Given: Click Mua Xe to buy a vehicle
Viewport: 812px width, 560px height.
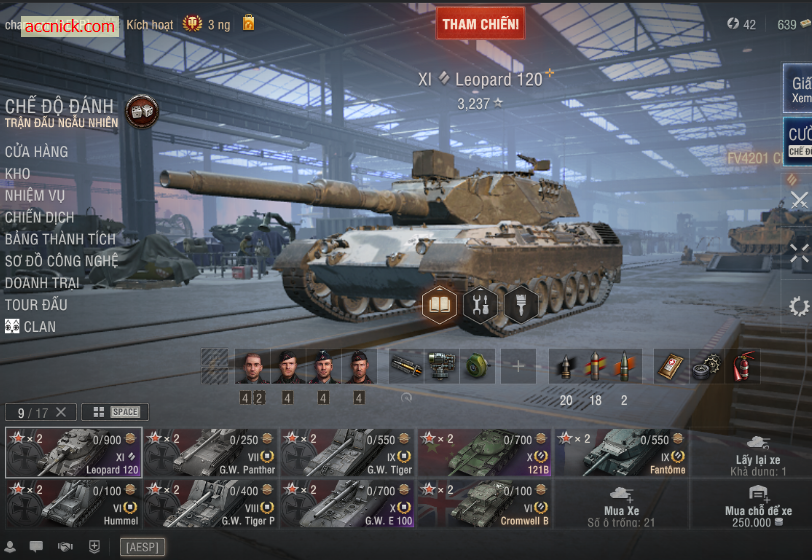Looking at the screenshot, I should 621,504.
